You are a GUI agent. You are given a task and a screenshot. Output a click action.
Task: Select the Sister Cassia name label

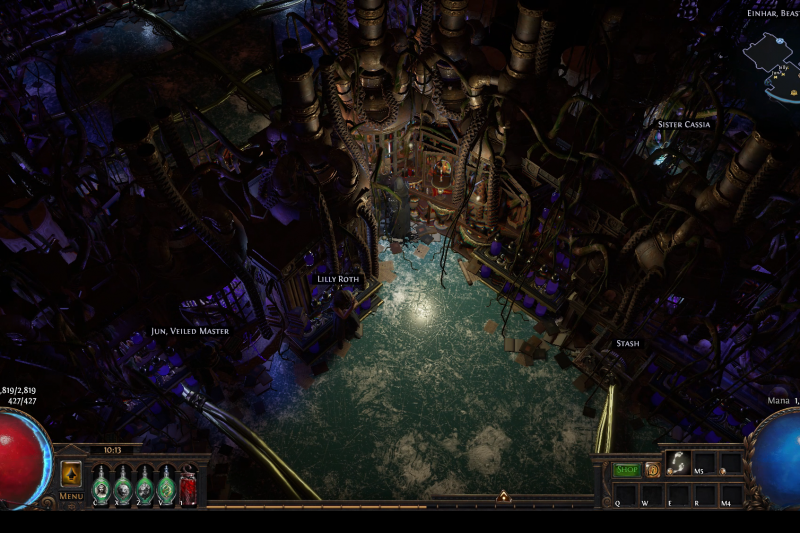[683, 125]
